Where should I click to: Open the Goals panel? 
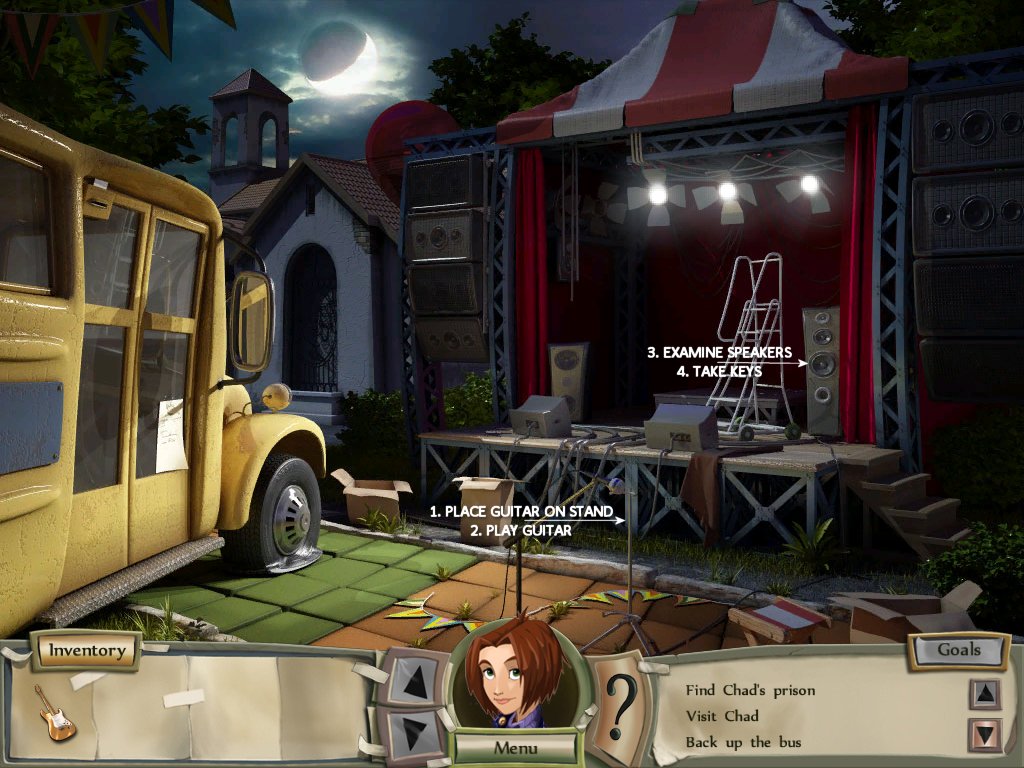958,650
